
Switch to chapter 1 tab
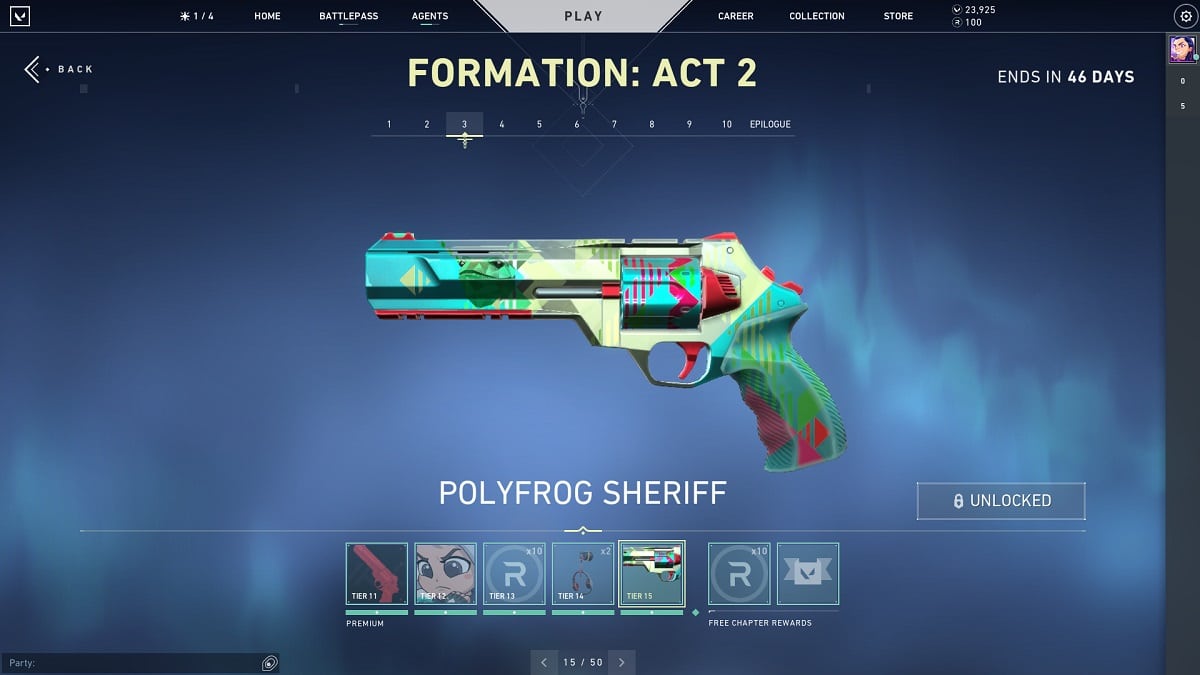pos(389,124)
